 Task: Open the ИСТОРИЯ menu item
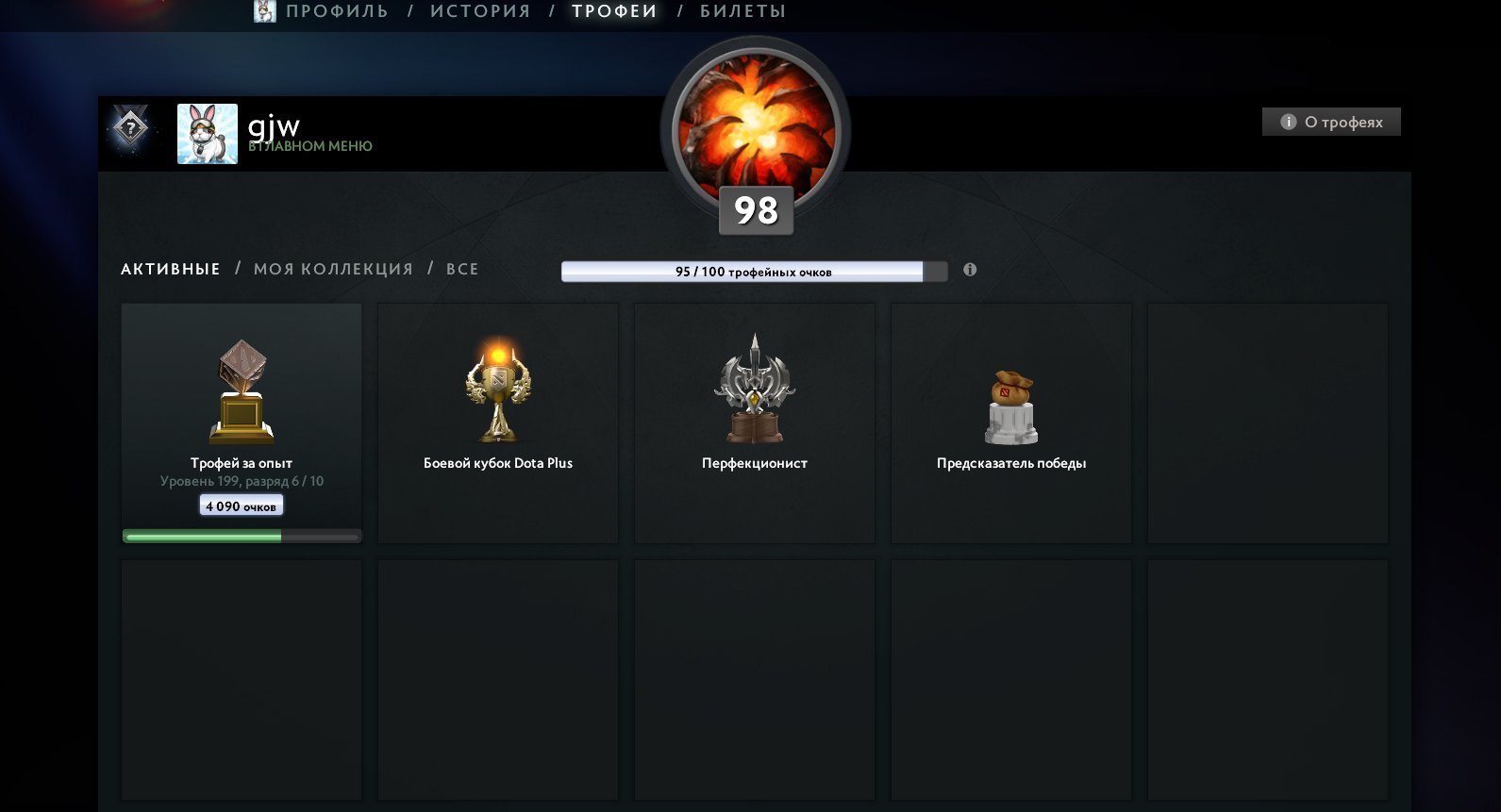(x=479, y=11)
